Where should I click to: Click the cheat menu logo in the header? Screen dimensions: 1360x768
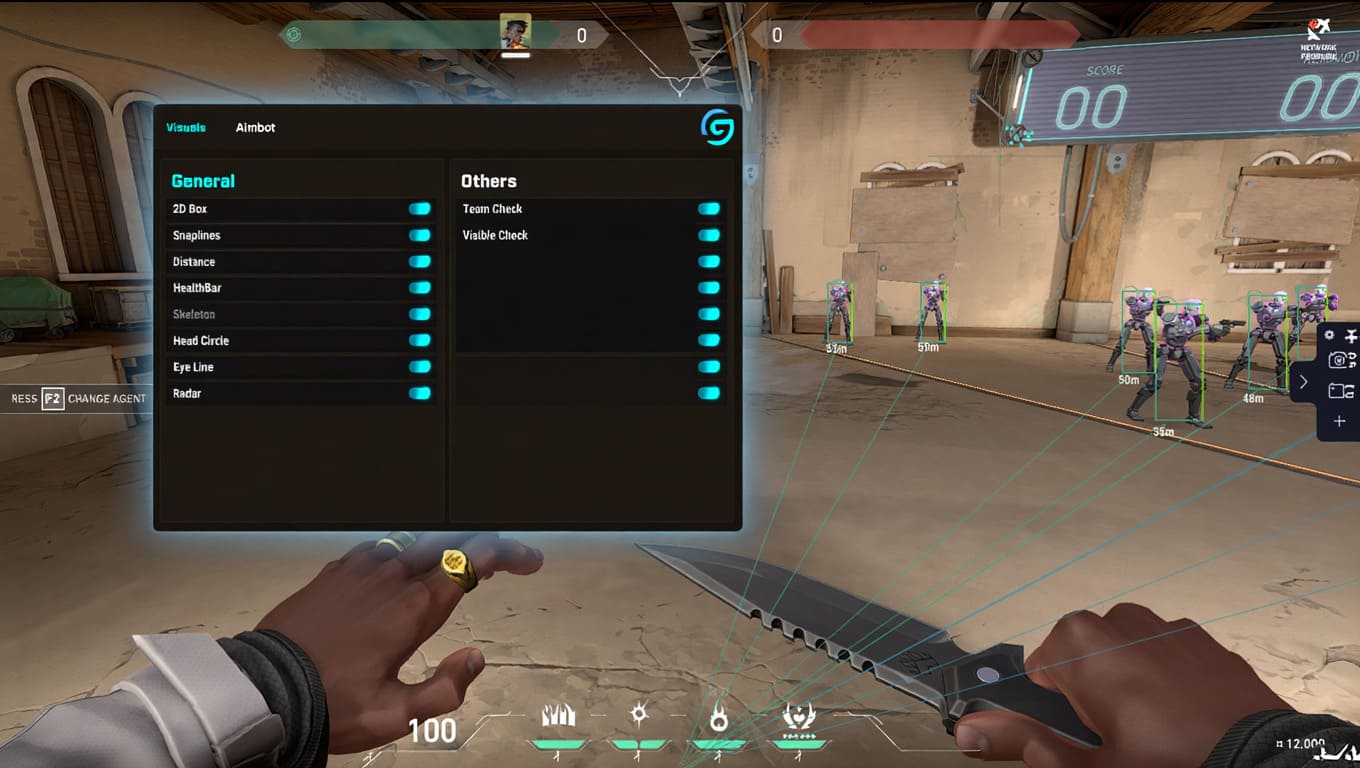pyautogui.click(x=716, y=128)
